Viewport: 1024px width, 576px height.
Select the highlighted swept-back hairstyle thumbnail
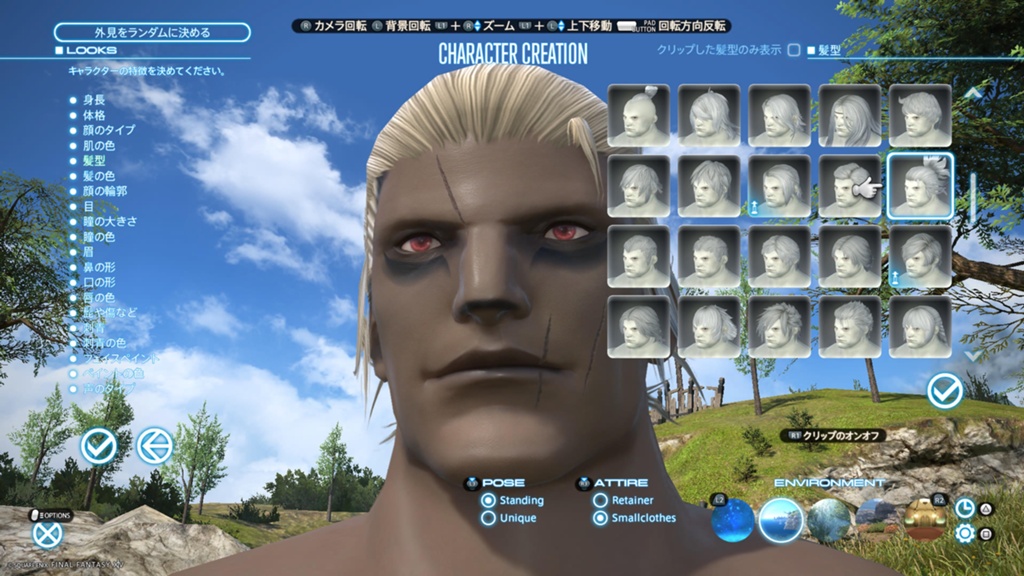coord(920,185)
